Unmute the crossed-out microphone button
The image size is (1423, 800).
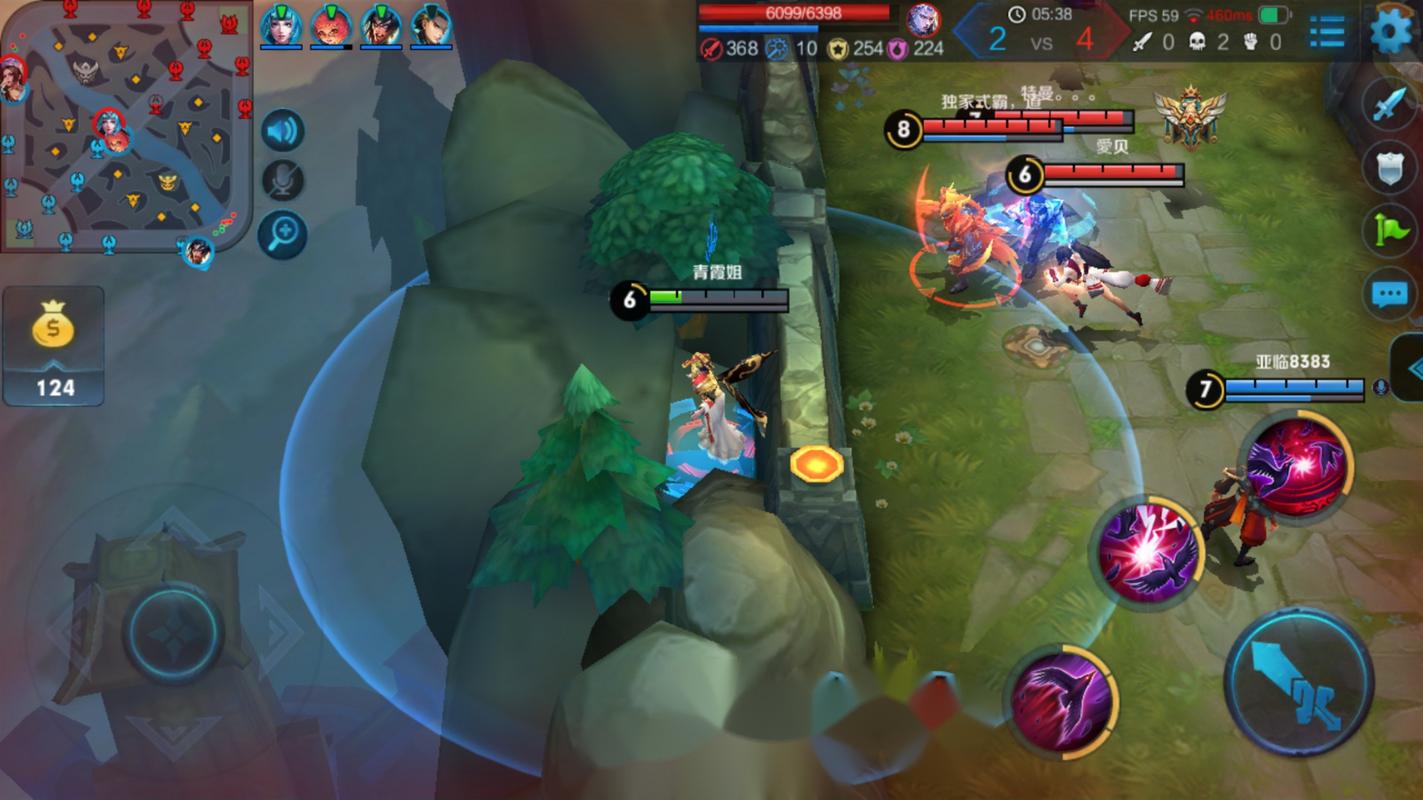283,181
